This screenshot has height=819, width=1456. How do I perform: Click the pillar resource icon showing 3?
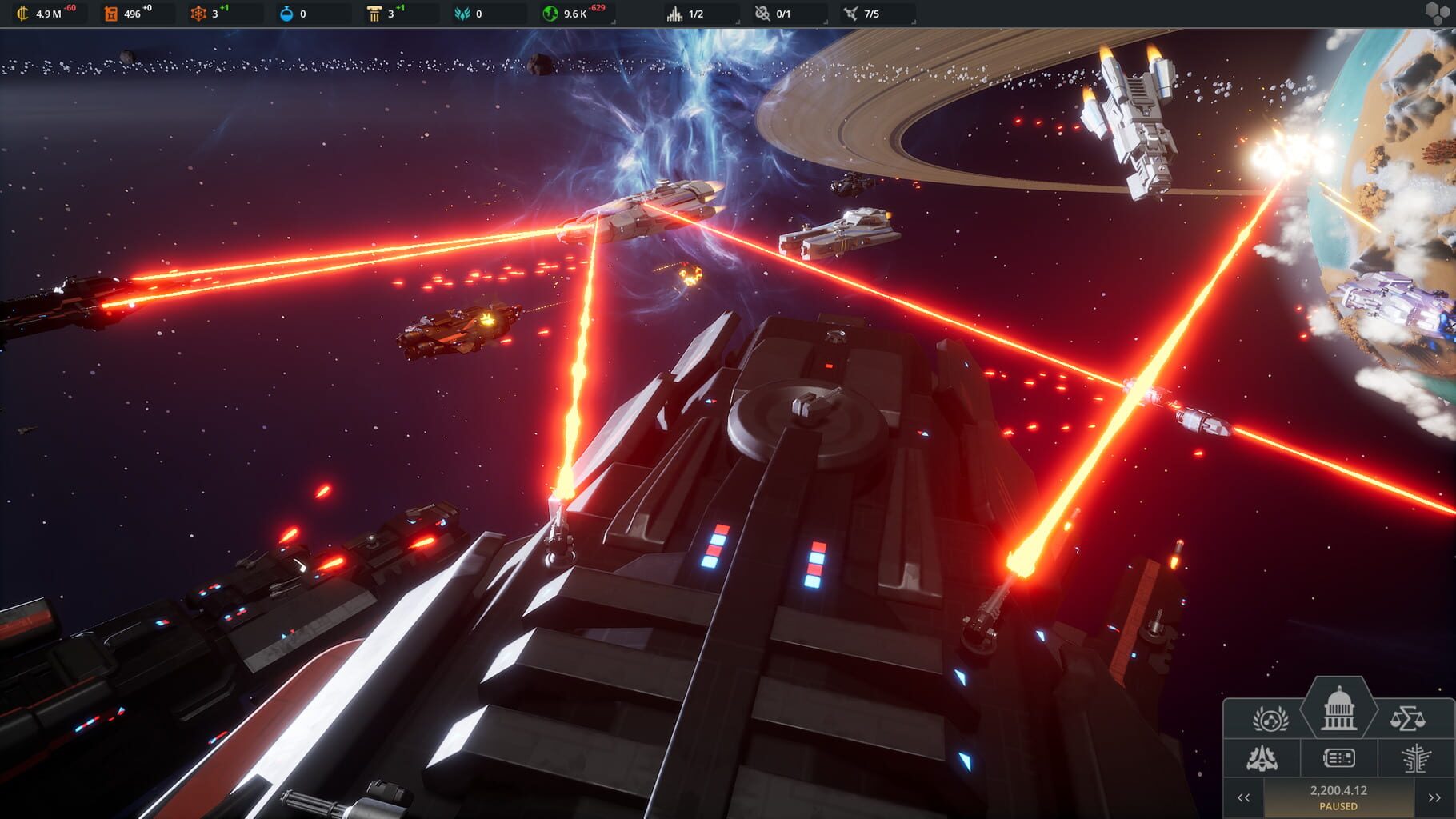coord(373,13)
